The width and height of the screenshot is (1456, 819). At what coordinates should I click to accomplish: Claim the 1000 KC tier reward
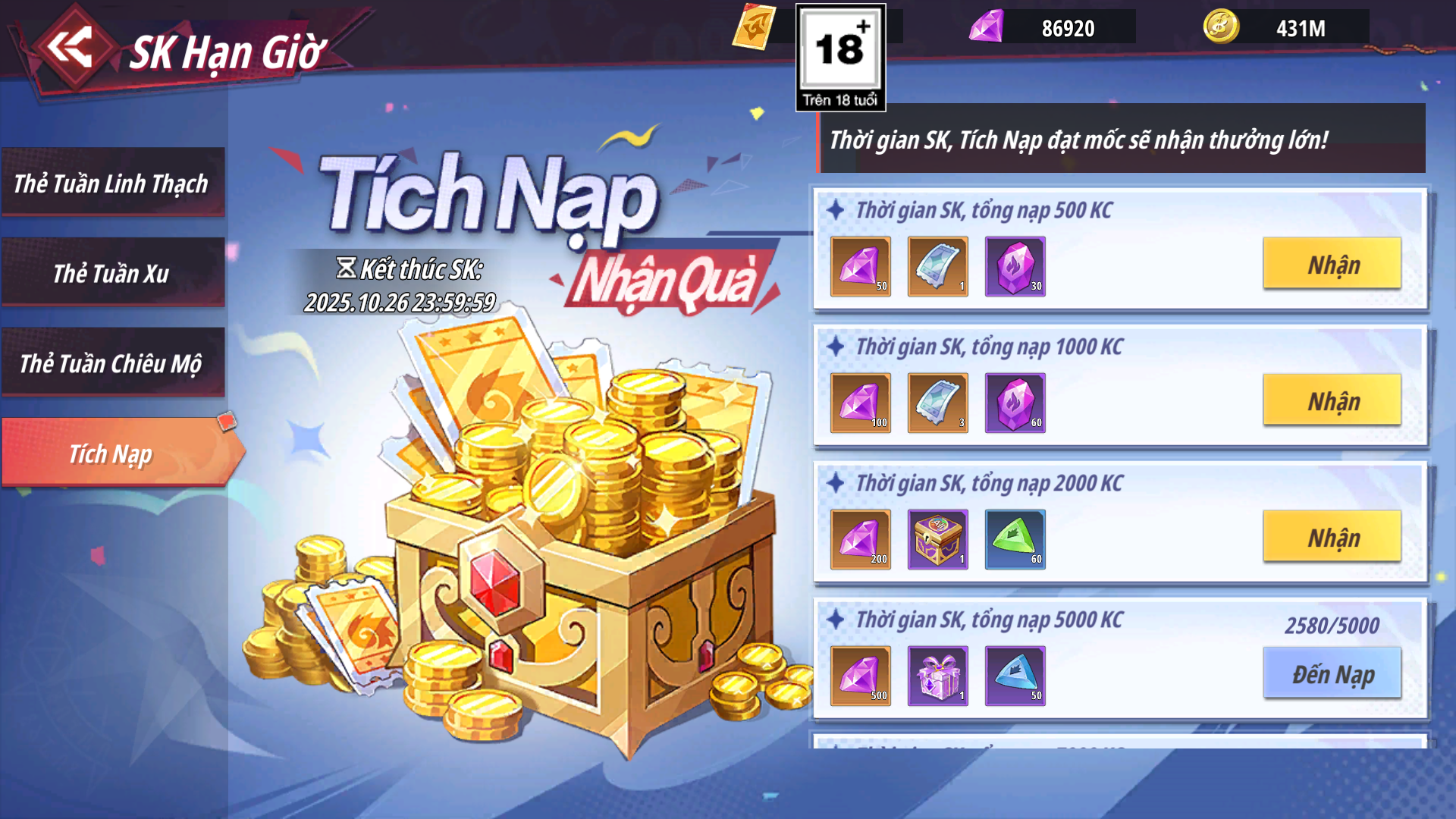coord(1332,400)
